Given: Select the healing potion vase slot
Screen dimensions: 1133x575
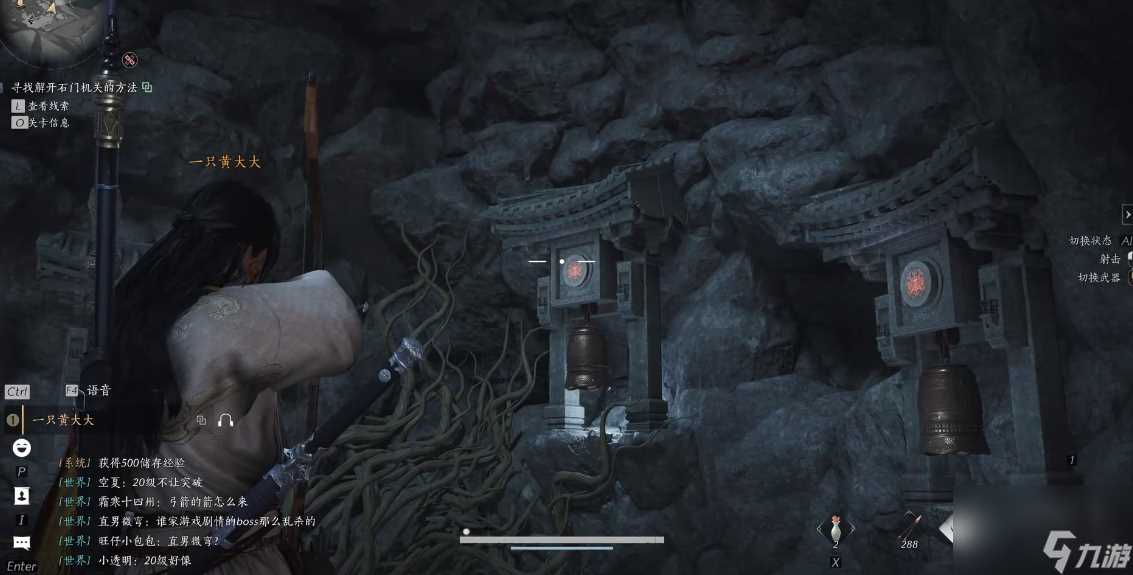Looking at the screenshot, I should click(835, 527).
